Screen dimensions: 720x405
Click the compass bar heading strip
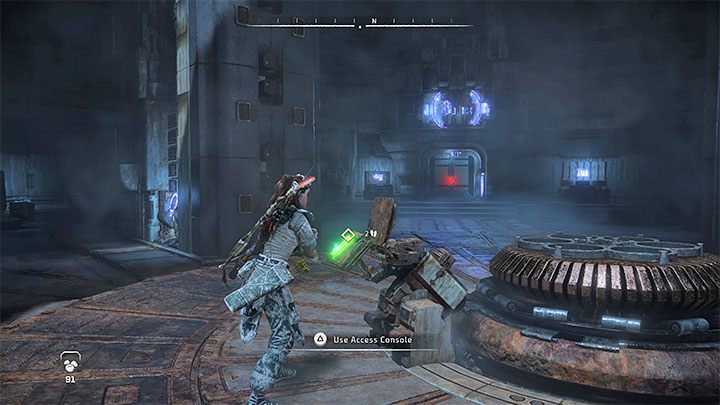point(360,22)
